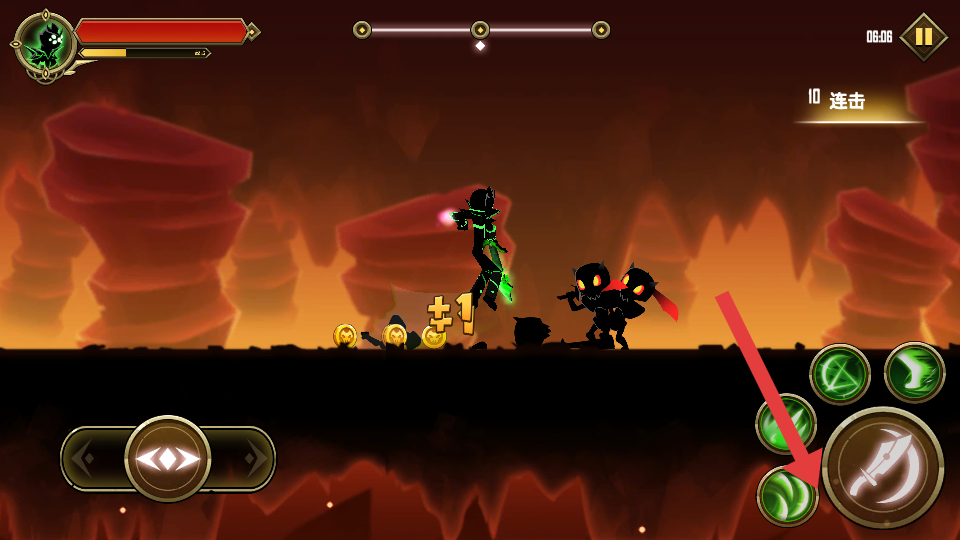Screen dimensions: 960x540
Task: Cast the green swirl skill
Action: click(787, 496)
